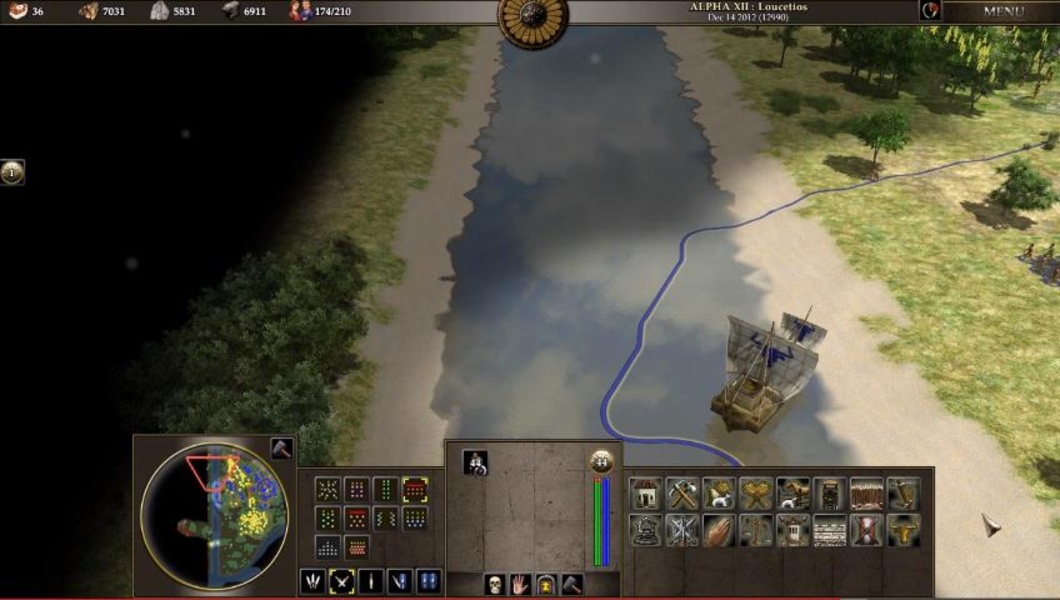
Task: Select control group 1 badge
Action: (12, 172)
